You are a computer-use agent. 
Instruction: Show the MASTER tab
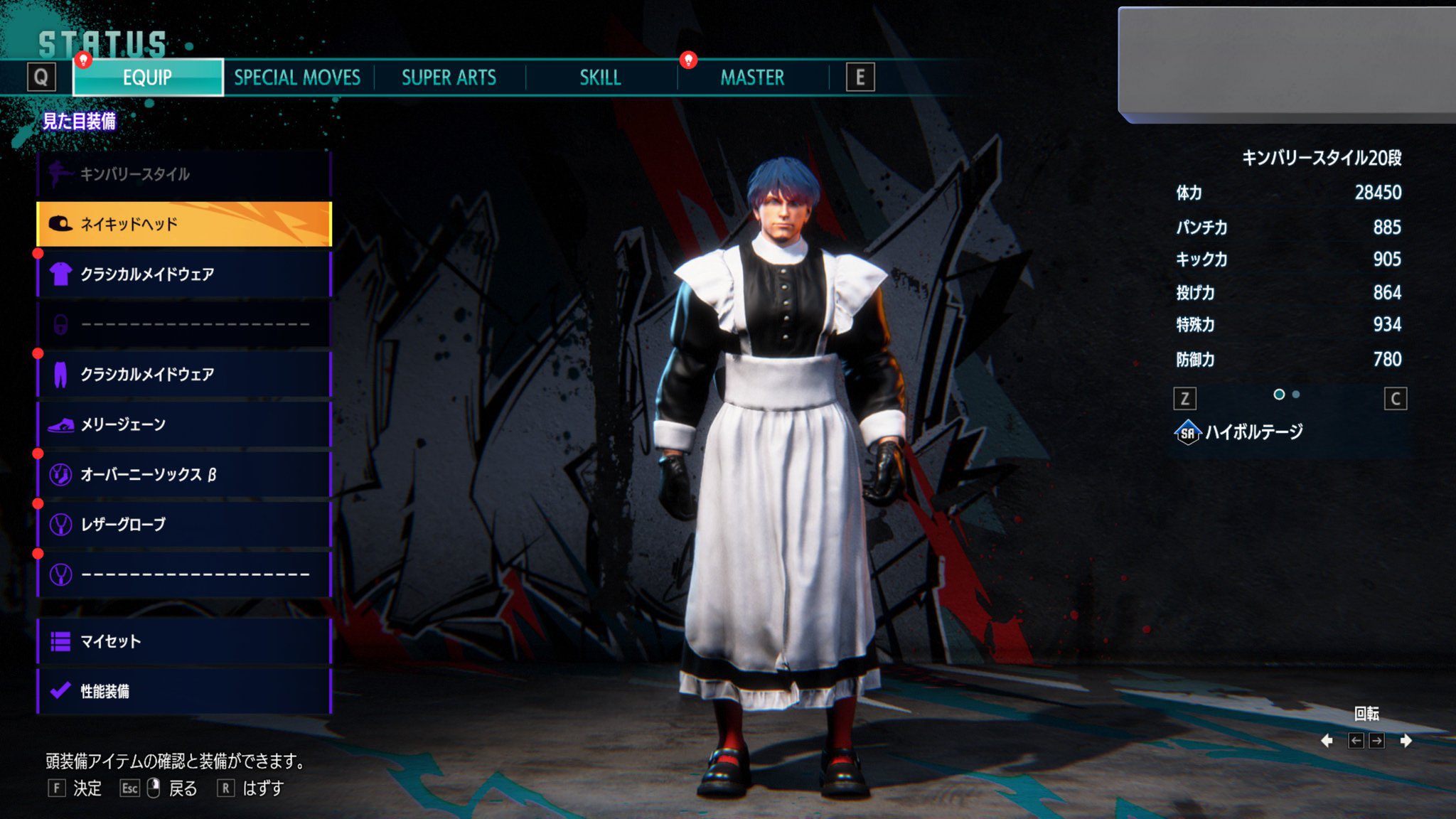click(752, 77)
